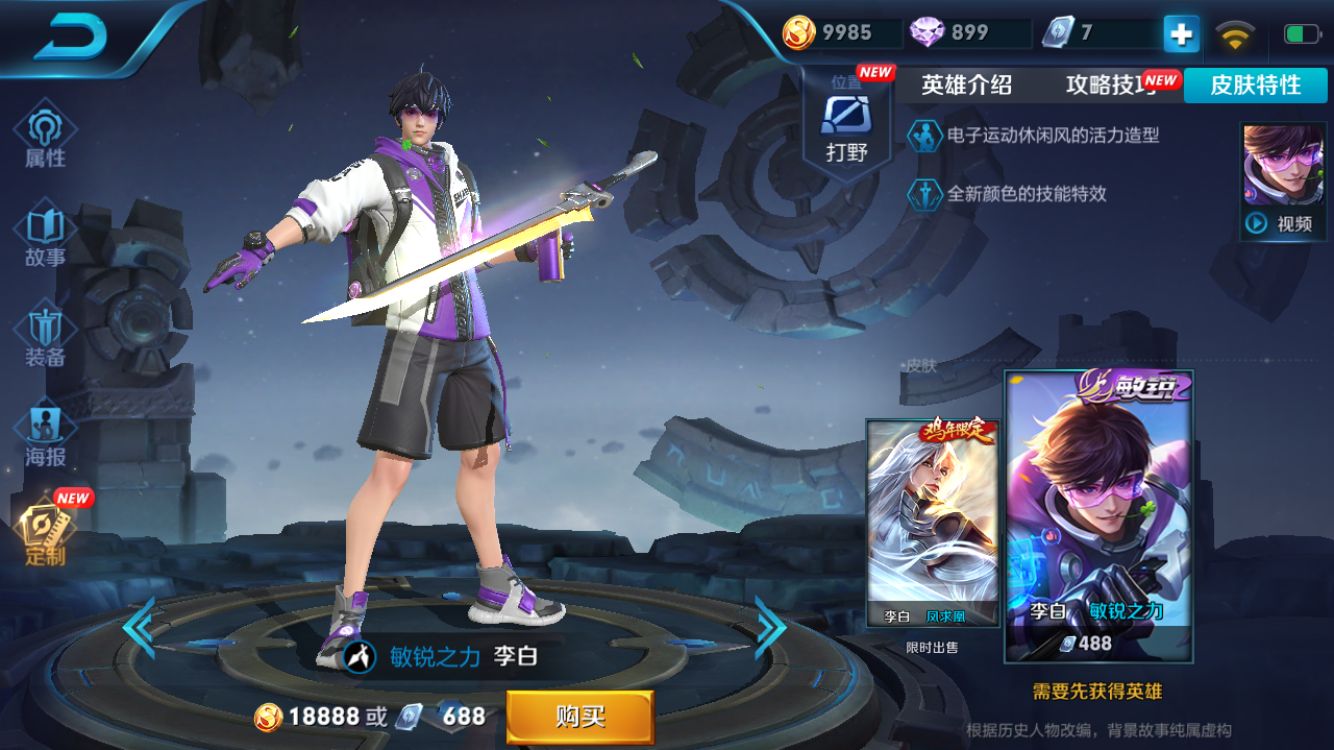Switch to the 英雄介绍 tab
Screen dimensions: 1334x750
click(966, 86)
